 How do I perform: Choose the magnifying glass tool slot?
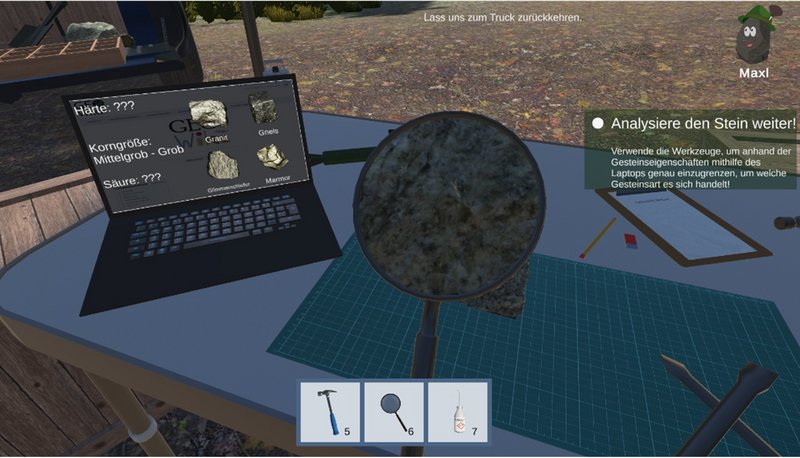point(395,412)
